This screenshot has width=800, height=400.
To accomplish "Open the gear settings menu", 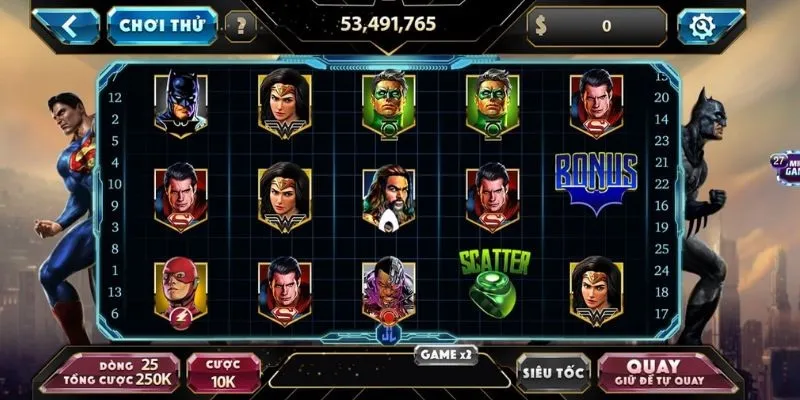I will pyautogui.click(x=710, y=27).
